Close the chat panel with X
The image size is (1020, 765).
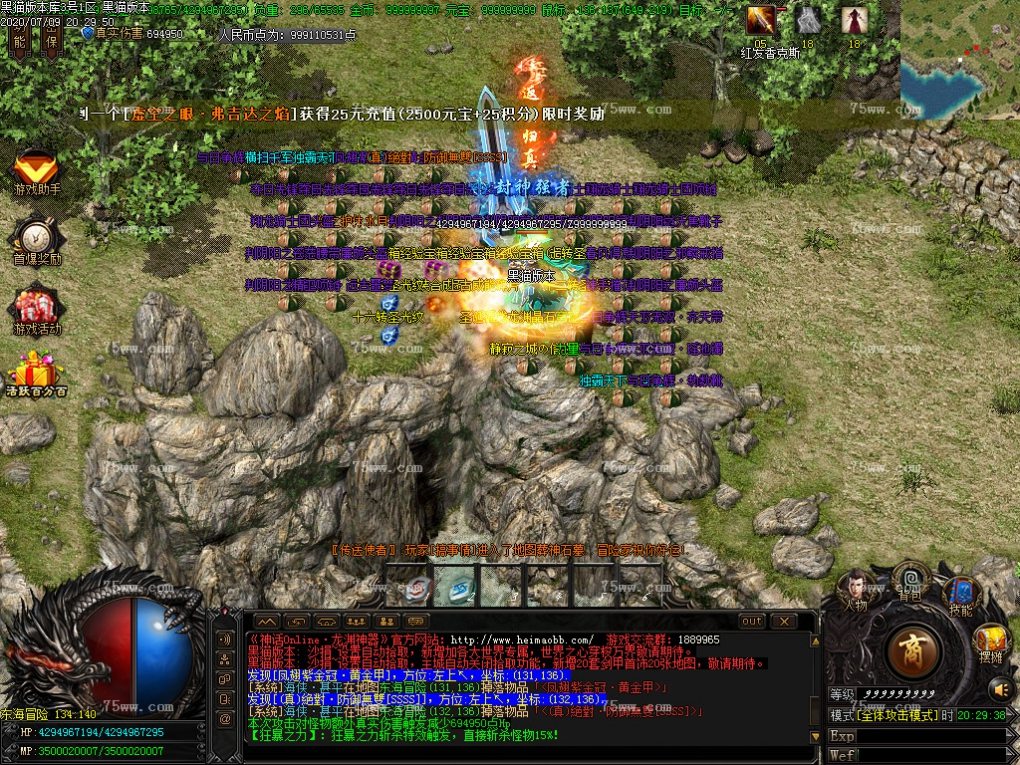(781, 621)
